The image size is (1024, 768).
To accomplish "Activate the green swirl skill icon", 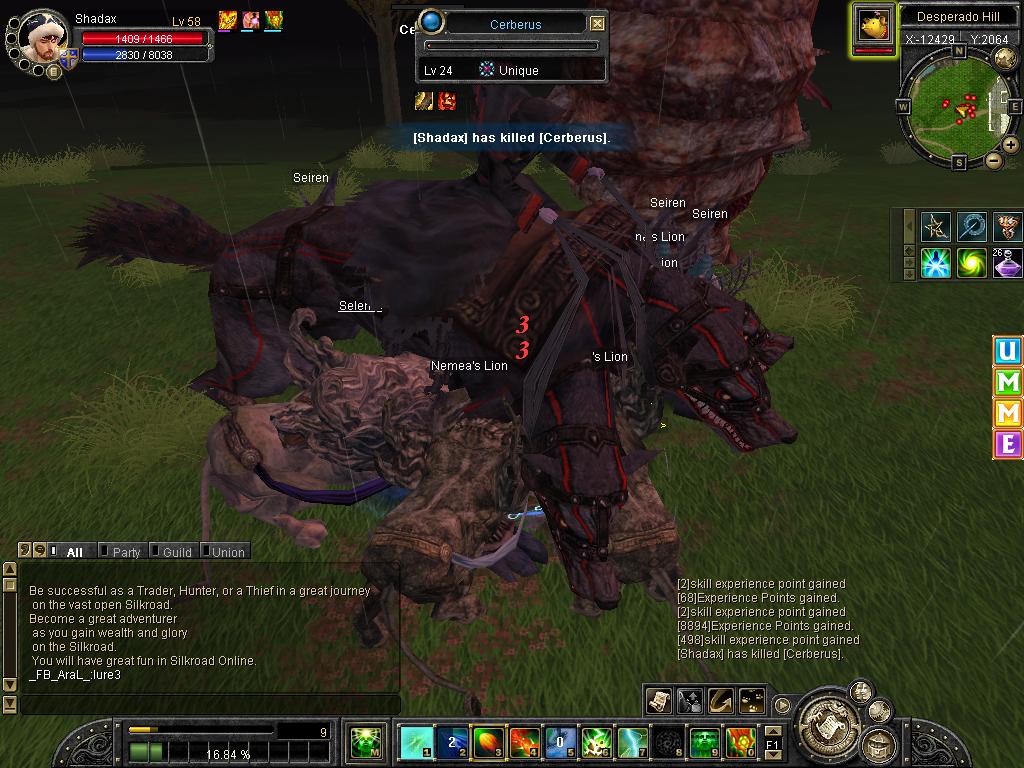I will pos(971,263).
